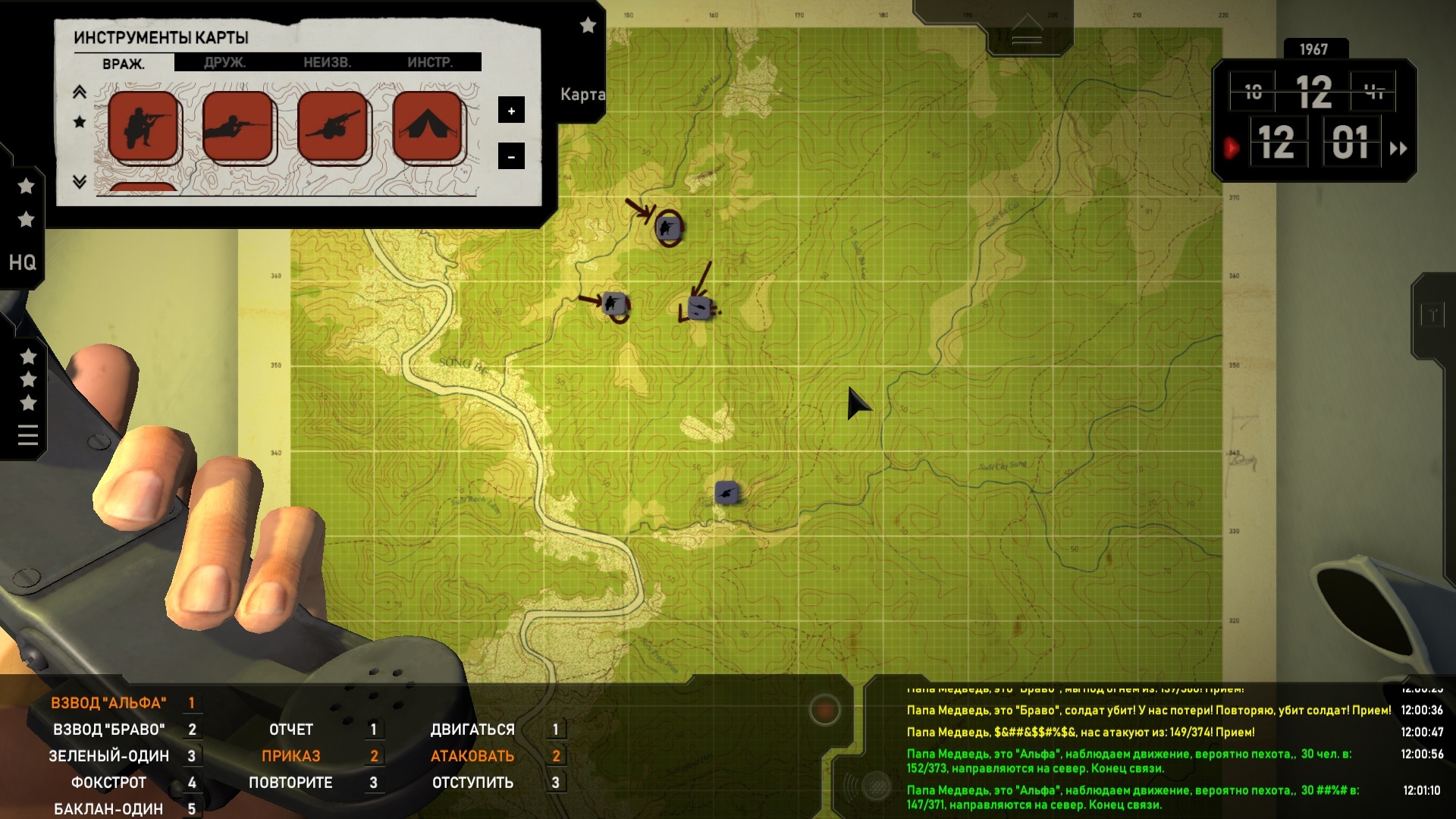Screen dimensions: 1456x819
Task: Zoom out the map with minus button
Action: pos(511,157)
